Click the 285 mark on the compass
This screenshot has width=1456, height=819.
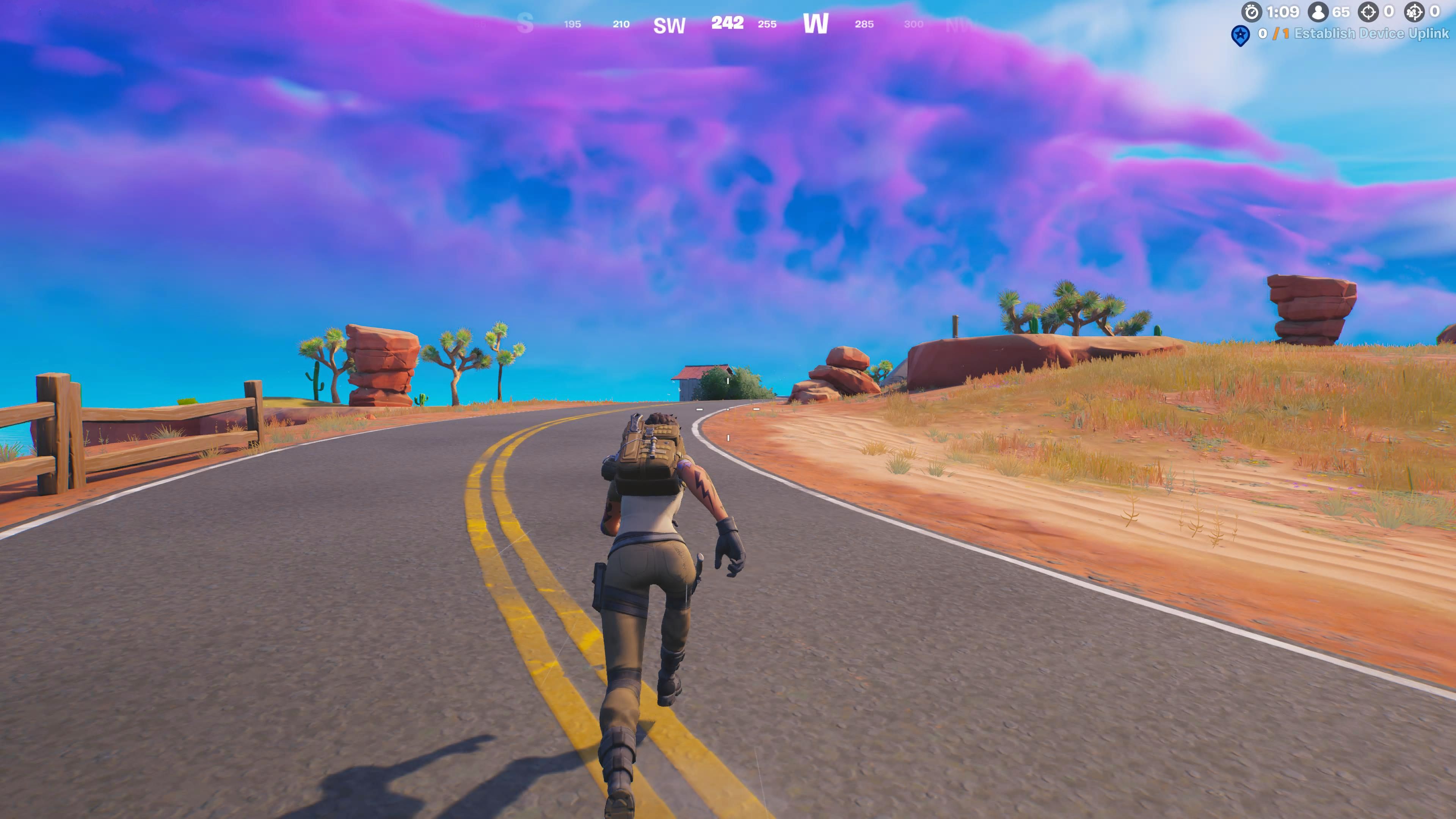(865, 24)
